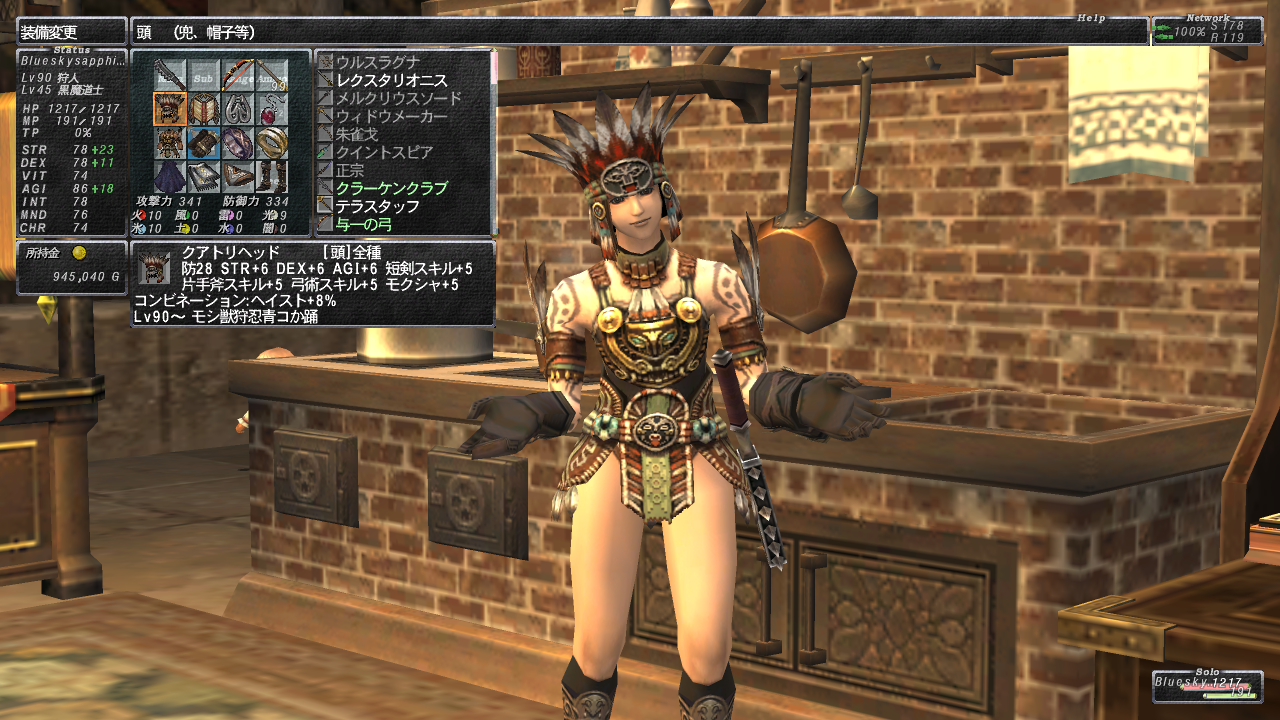Choose クラーケンクラブ from the item list
The height and width of the screenshot is (720, 1280).
pos(391,188)
